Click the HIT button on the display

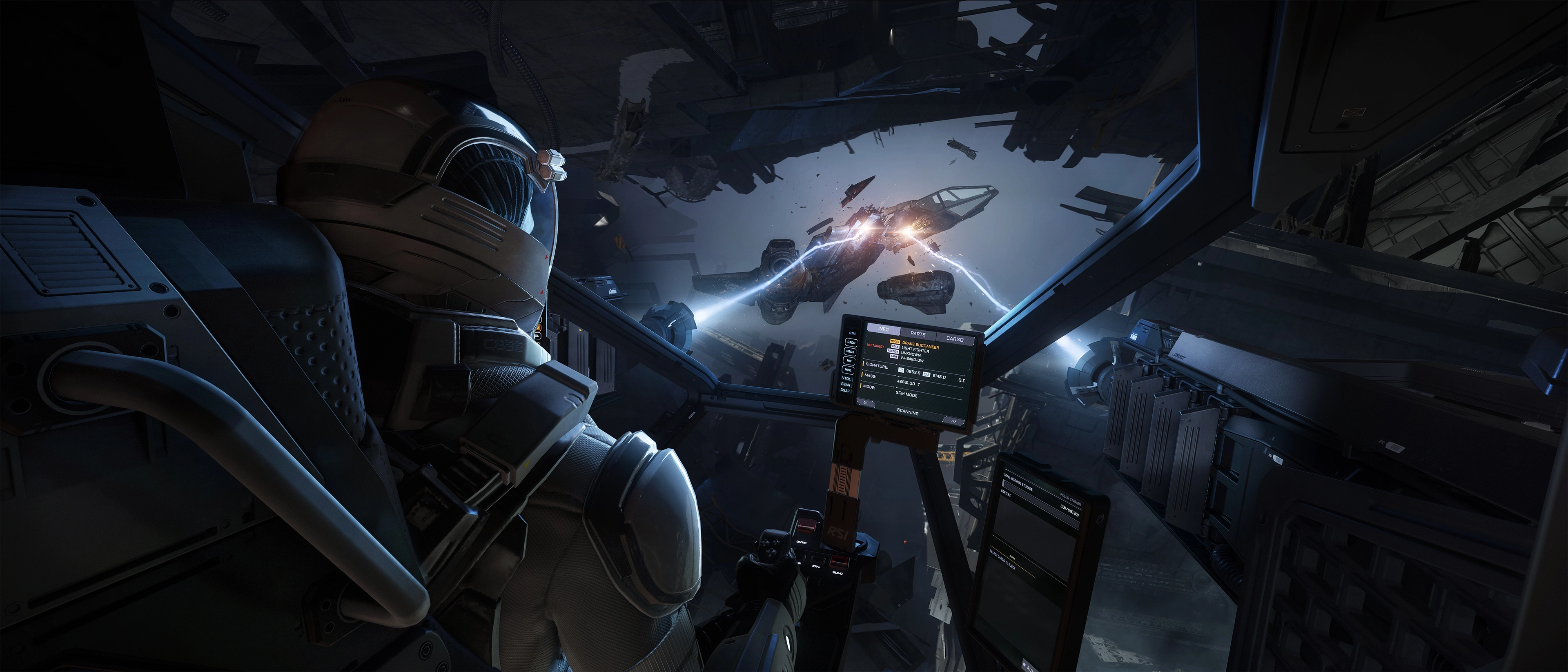coord(849,361)
